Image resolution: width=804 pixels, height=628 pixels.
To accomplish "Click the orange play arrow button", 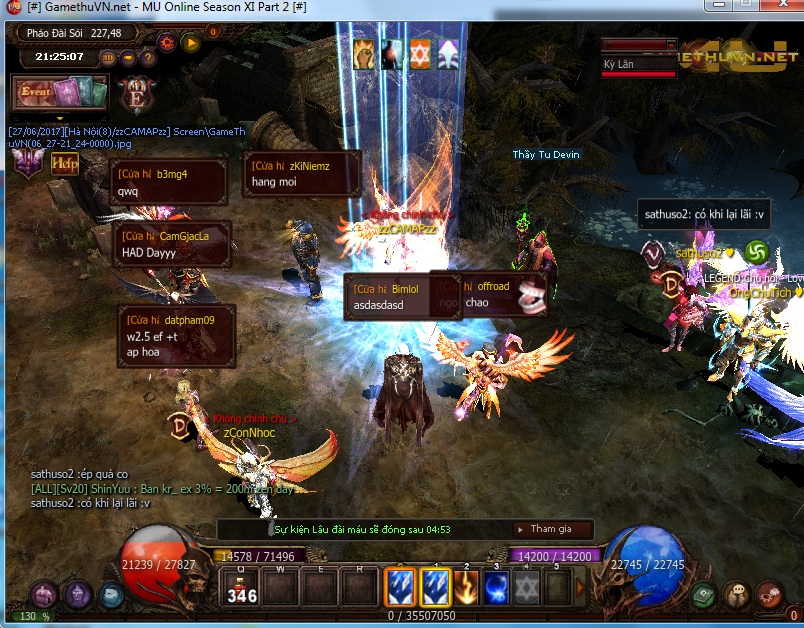I will (x=189, y=42).
